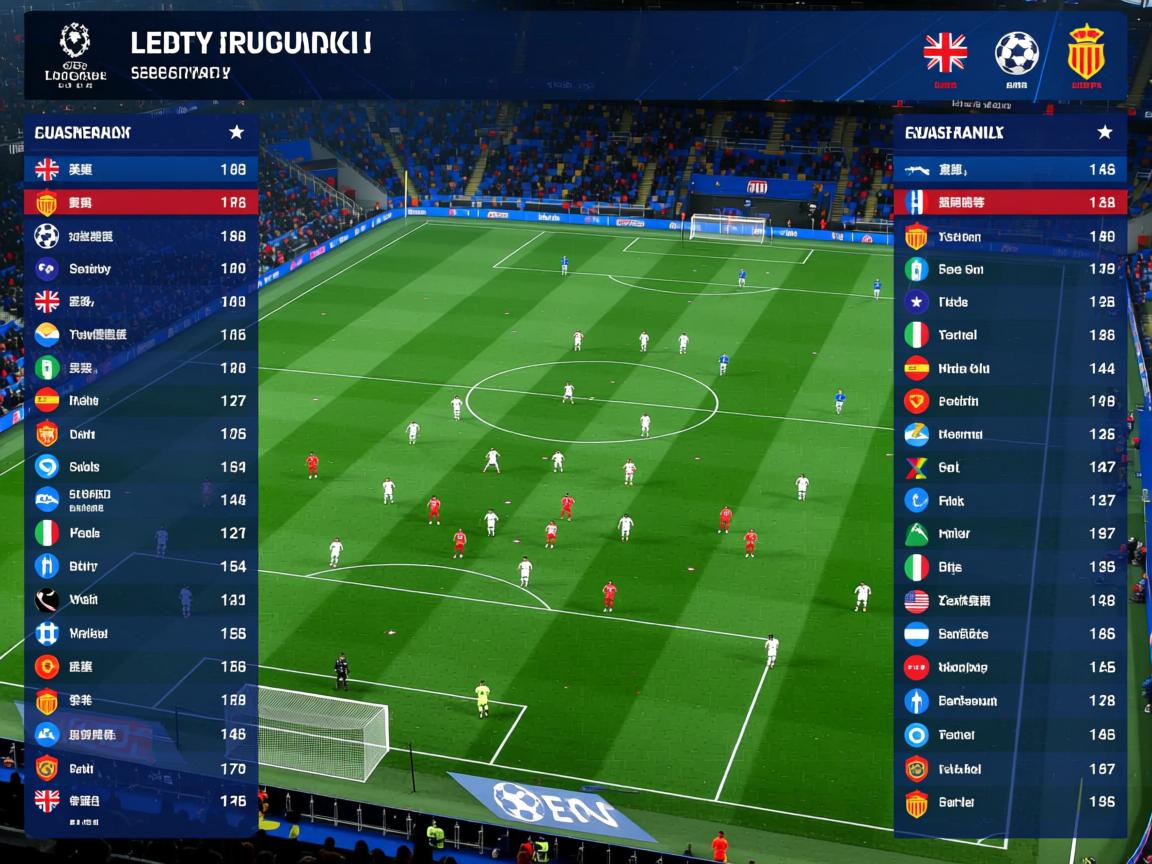Choose the Deitt row scoring 106
1152x864 pixels.
tap(140, 434)
